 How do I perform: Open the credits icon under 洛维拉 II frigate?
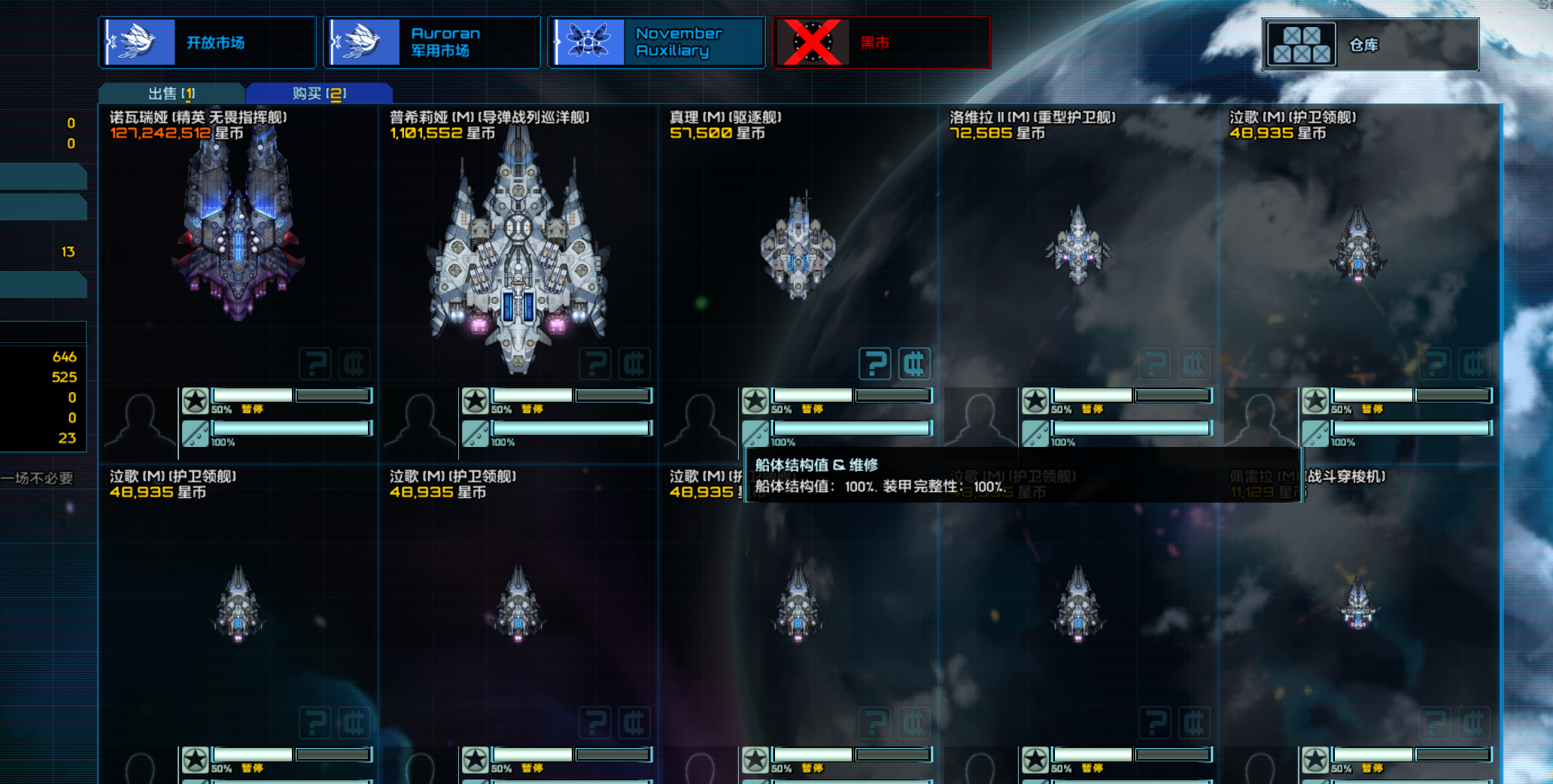(x=1193, y=363)
